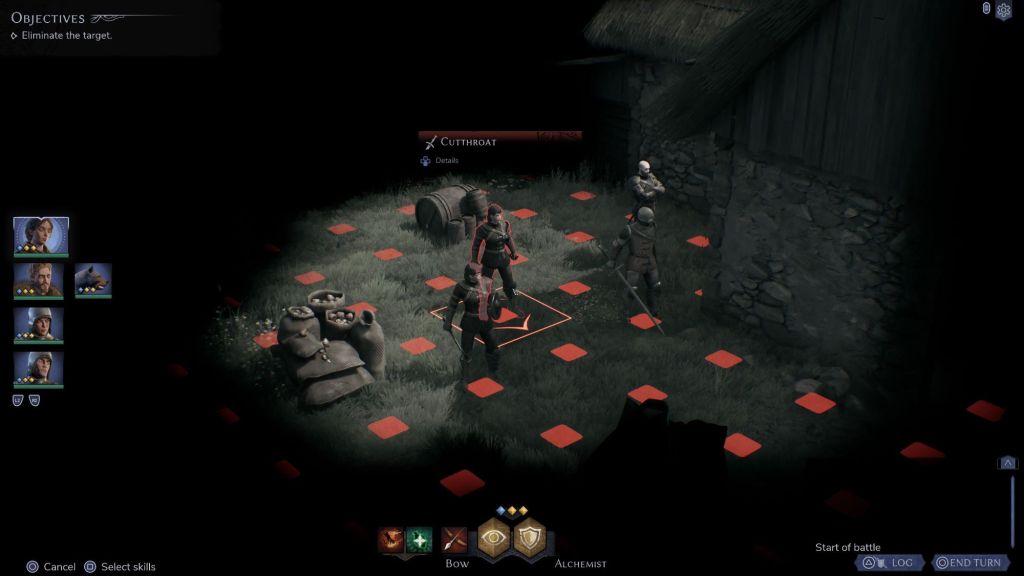Use the fiery red skill icon
The image size is (1024, 576).
[x=391, y=540]
